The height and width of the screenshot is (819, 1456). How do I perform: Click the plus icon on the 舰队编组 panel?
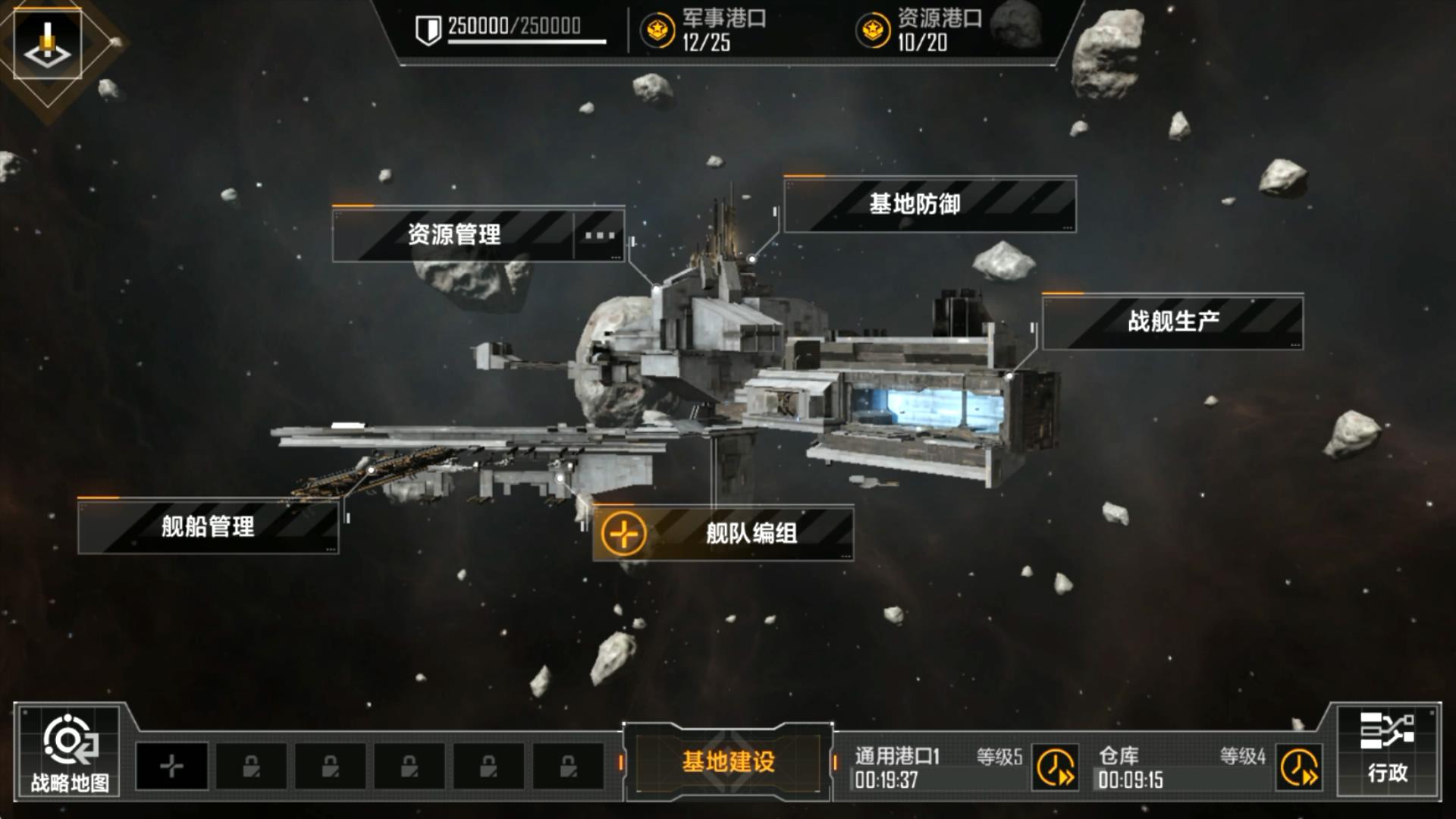(623, 533)
